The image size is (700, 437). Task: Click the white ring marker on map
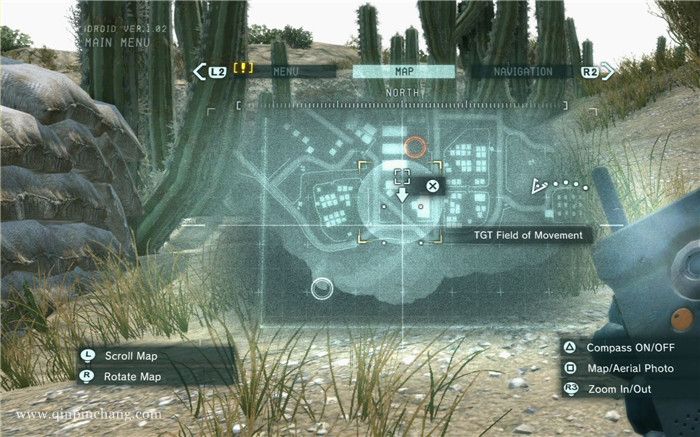pyautogui.click(x=321, y=290)
